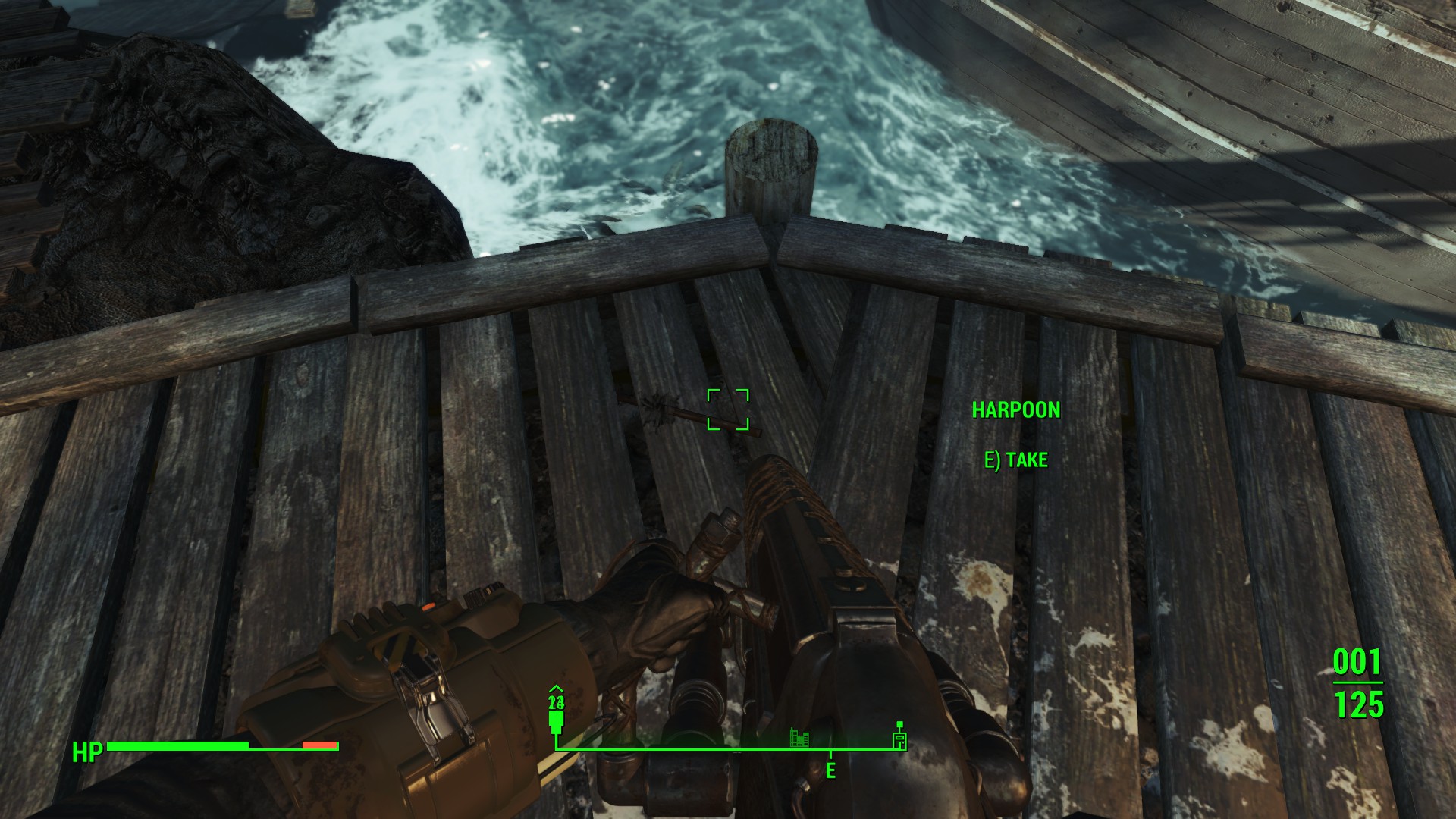1456x819 pixels.
Task: Click the E cardinal marker on the compass
Action: point(832,771)
